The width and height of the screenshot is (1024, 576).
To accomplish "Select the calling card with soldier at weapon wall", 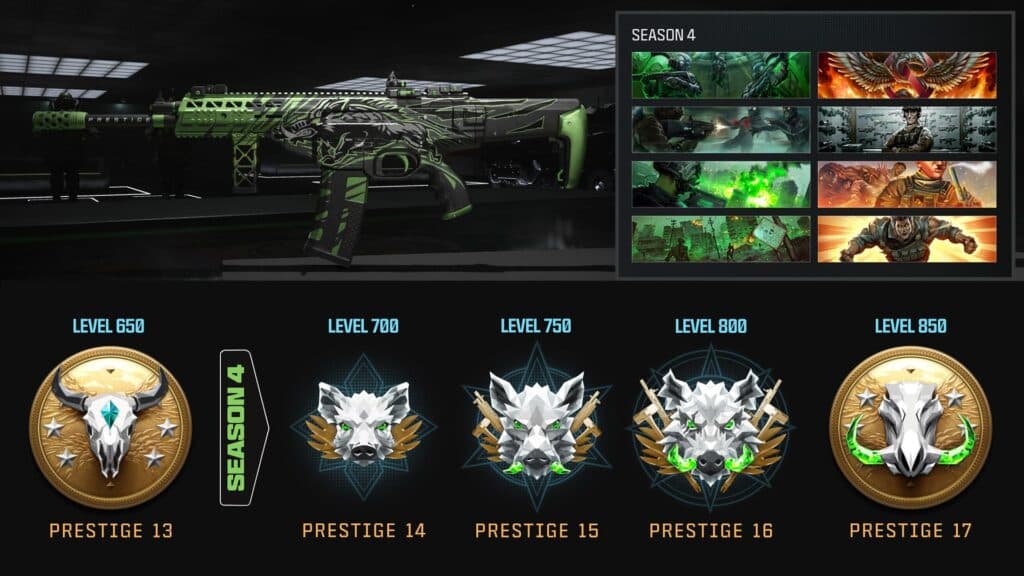I will [907, 129].
